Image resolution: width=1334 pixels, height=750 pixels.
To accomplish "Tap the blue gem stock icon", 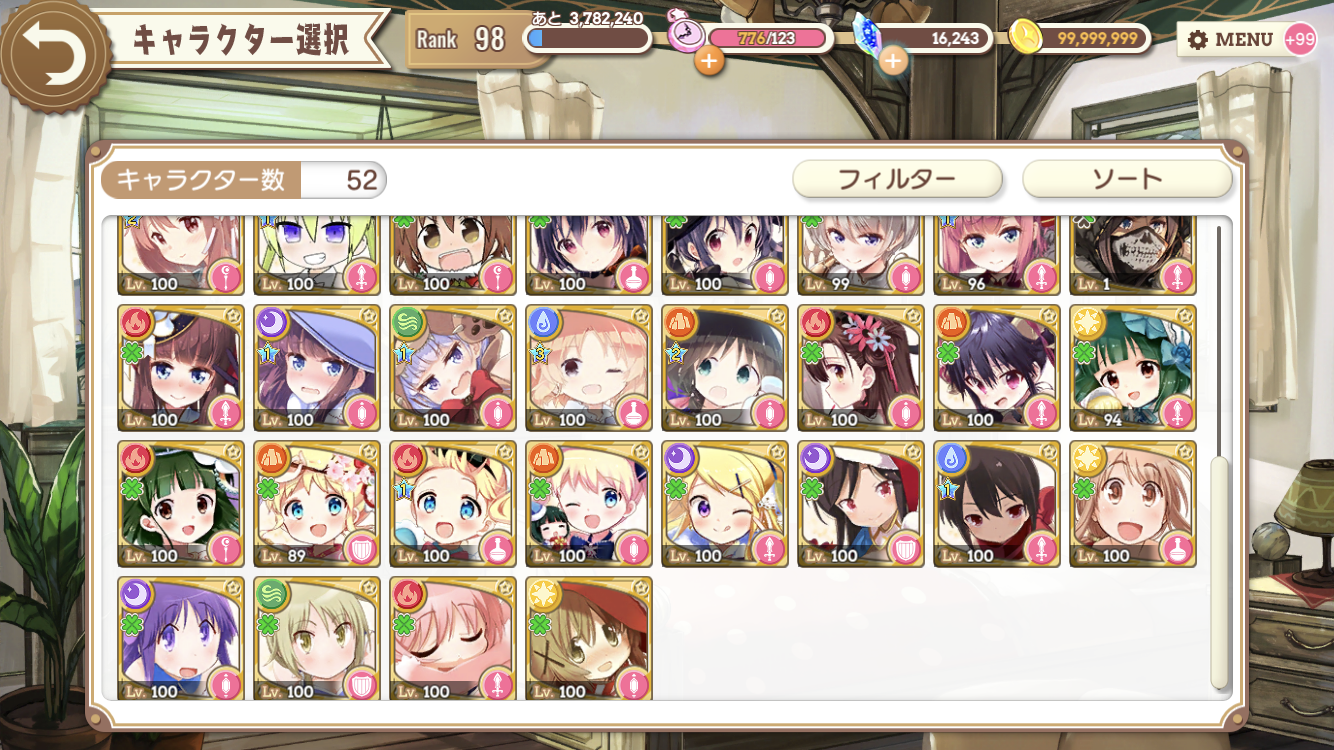I will tap(866, 32).
